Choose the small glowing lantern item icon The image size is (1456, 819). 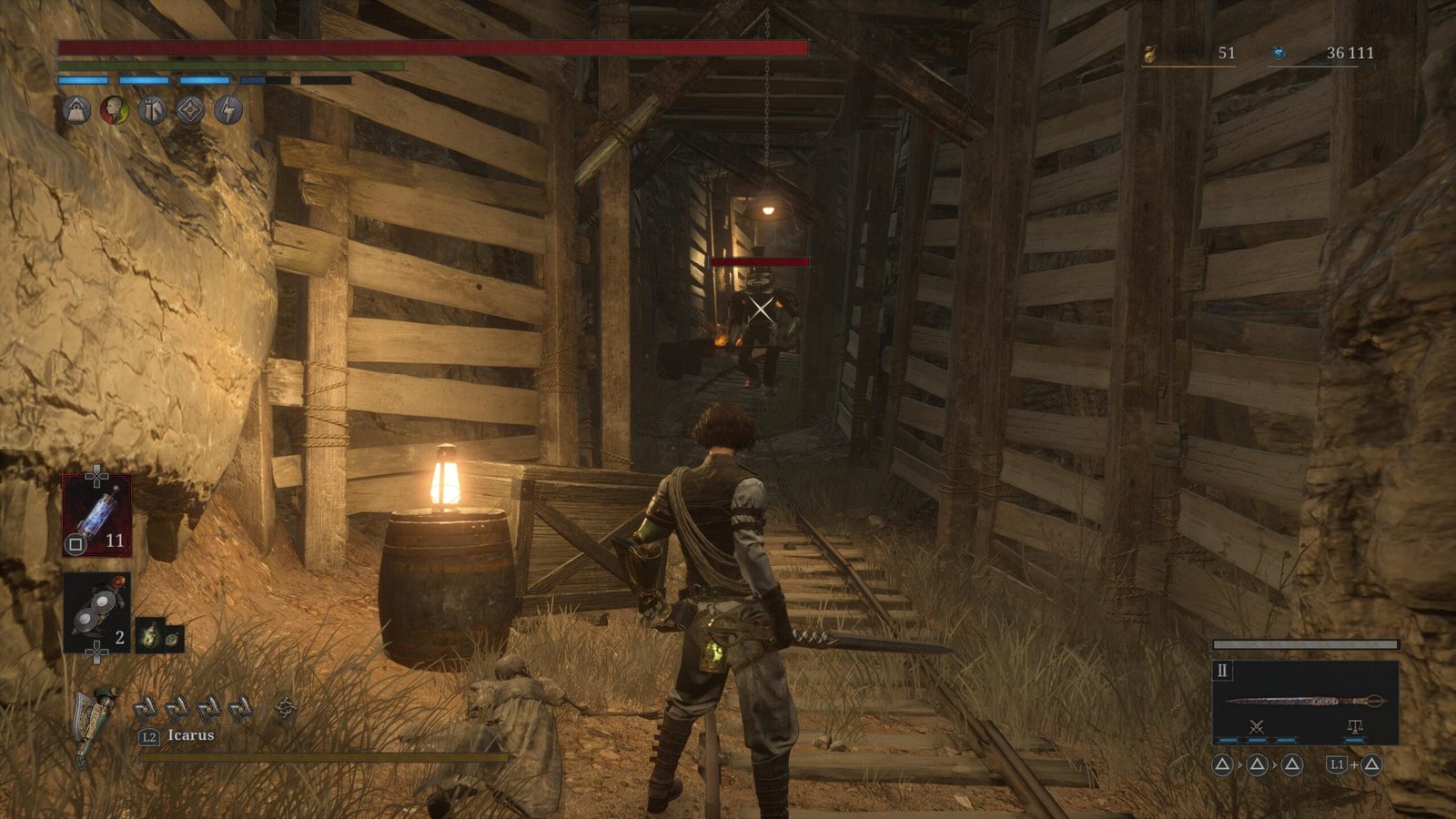[150, 635]
